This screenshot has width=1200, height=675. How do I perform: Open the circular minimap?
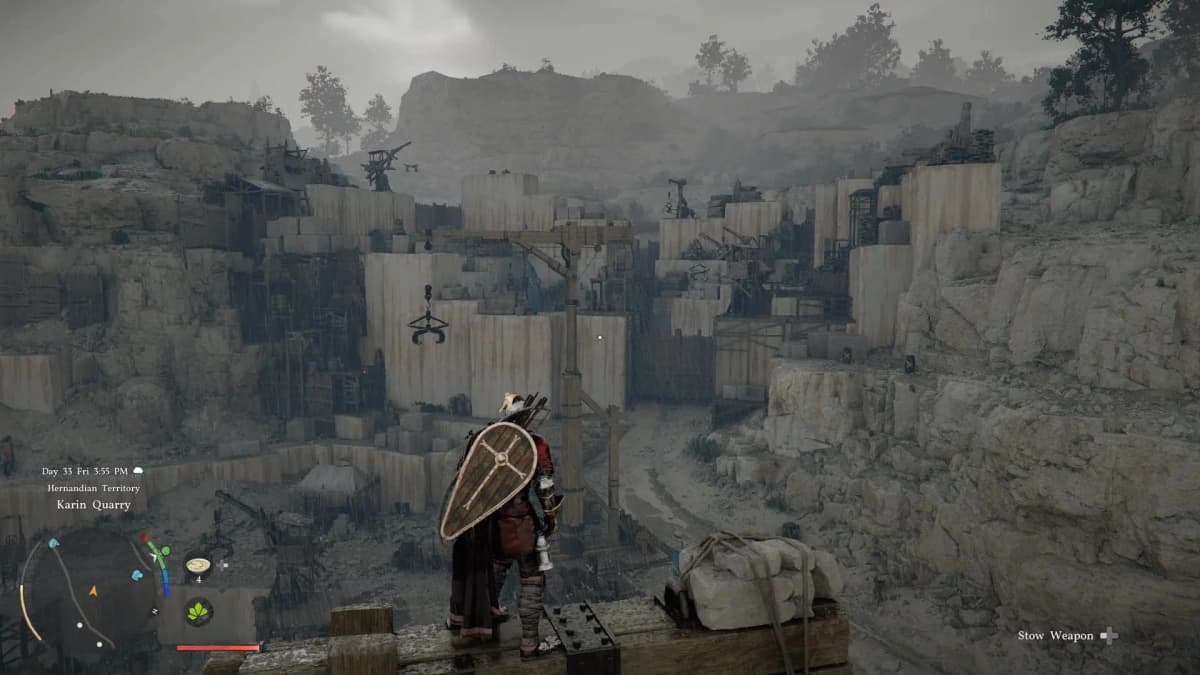click(88, 590)
